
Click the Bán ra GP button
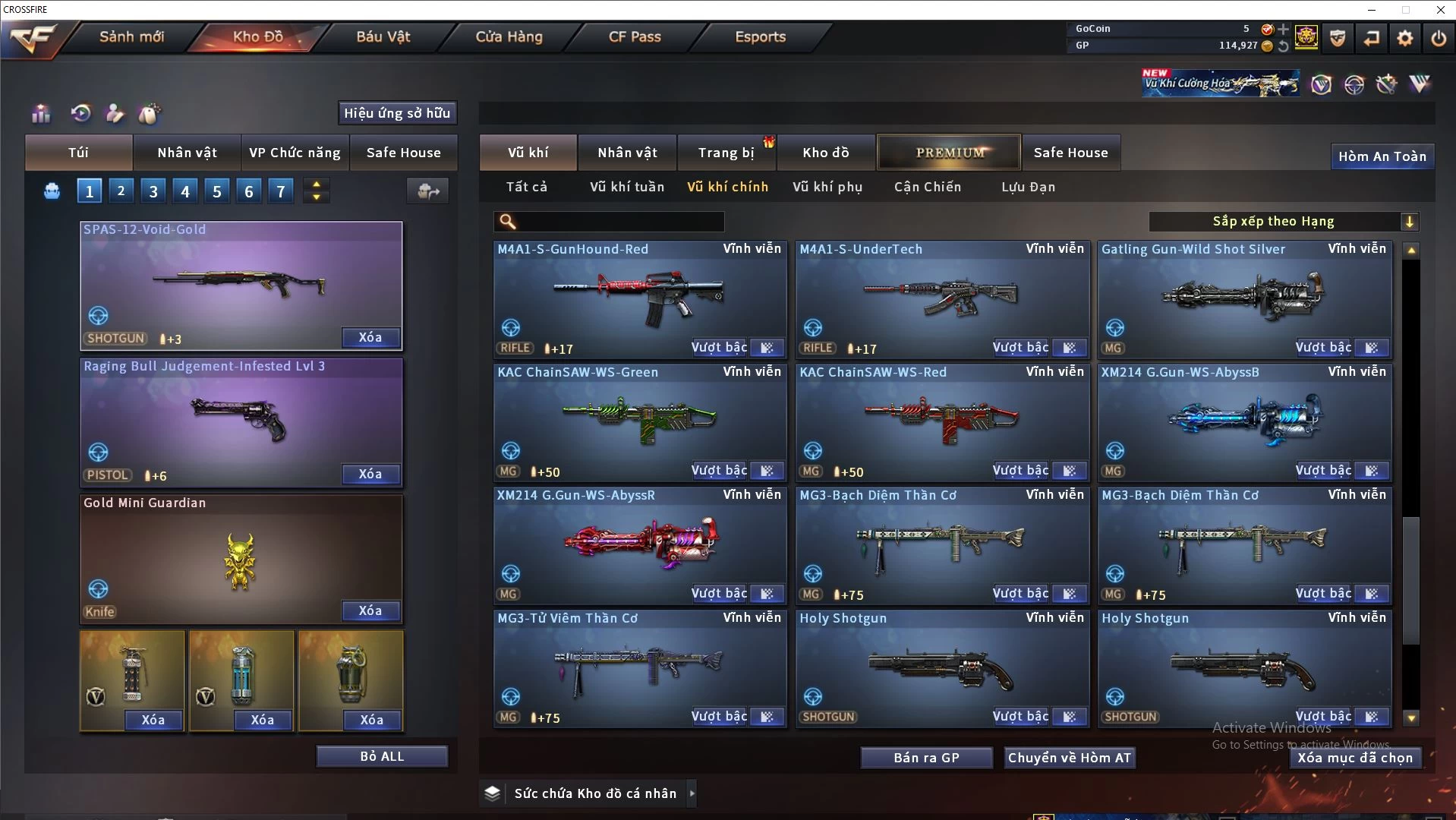click(x=926, y=758)
